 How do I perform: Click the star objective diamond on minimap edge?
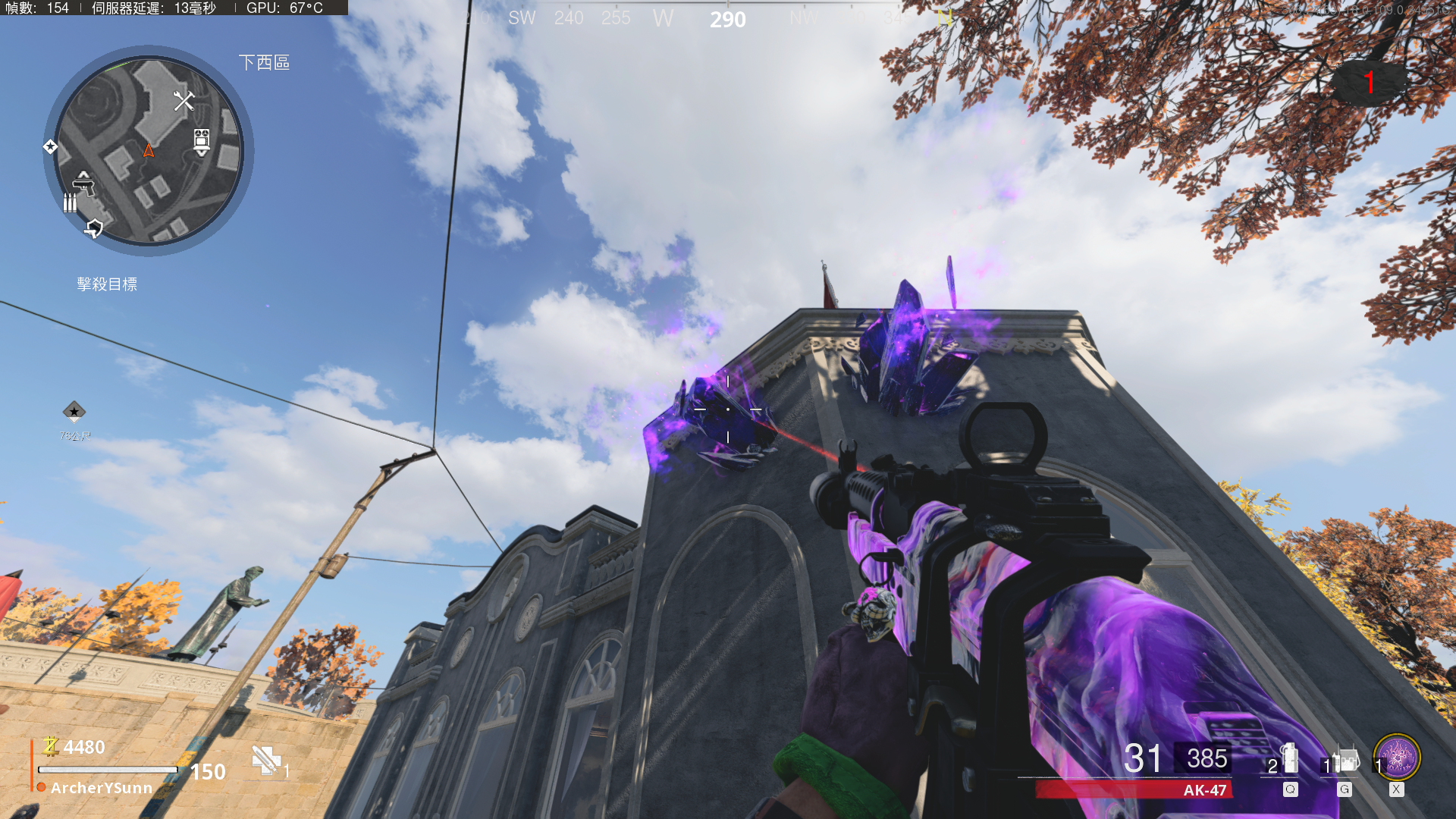pyautogui.click(x=50, y=146)
